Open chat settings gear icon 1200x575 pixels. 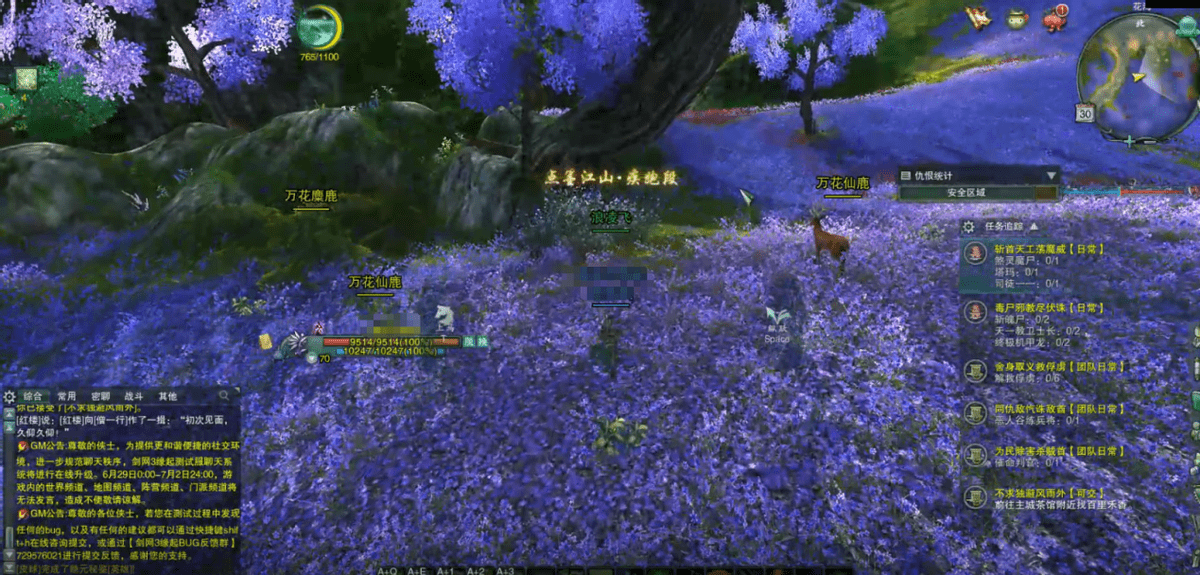pyautogui.click(x=10, y=396)
